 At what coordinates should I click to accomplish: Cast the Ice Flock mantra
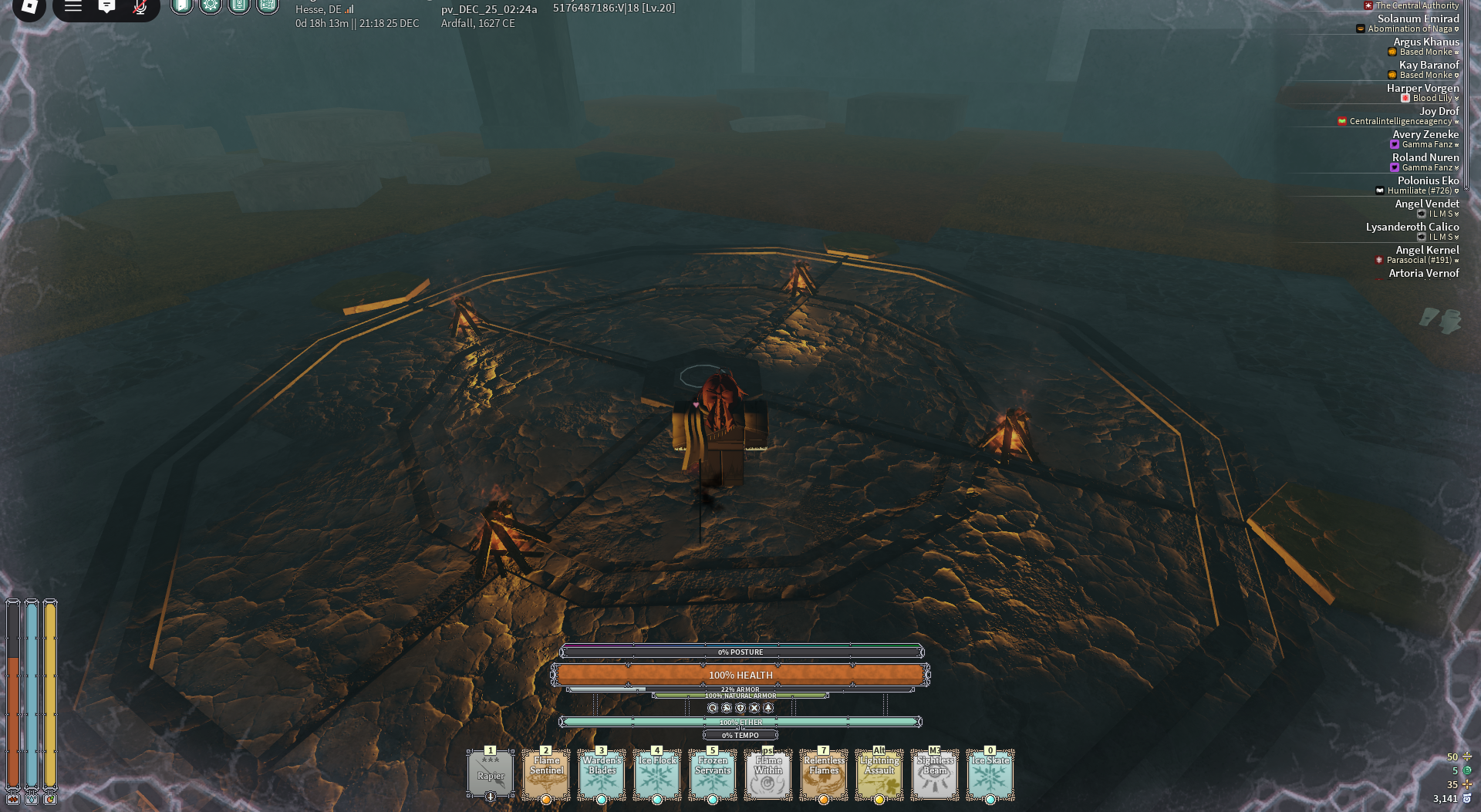pyautogui.click(x=657, y=774)
